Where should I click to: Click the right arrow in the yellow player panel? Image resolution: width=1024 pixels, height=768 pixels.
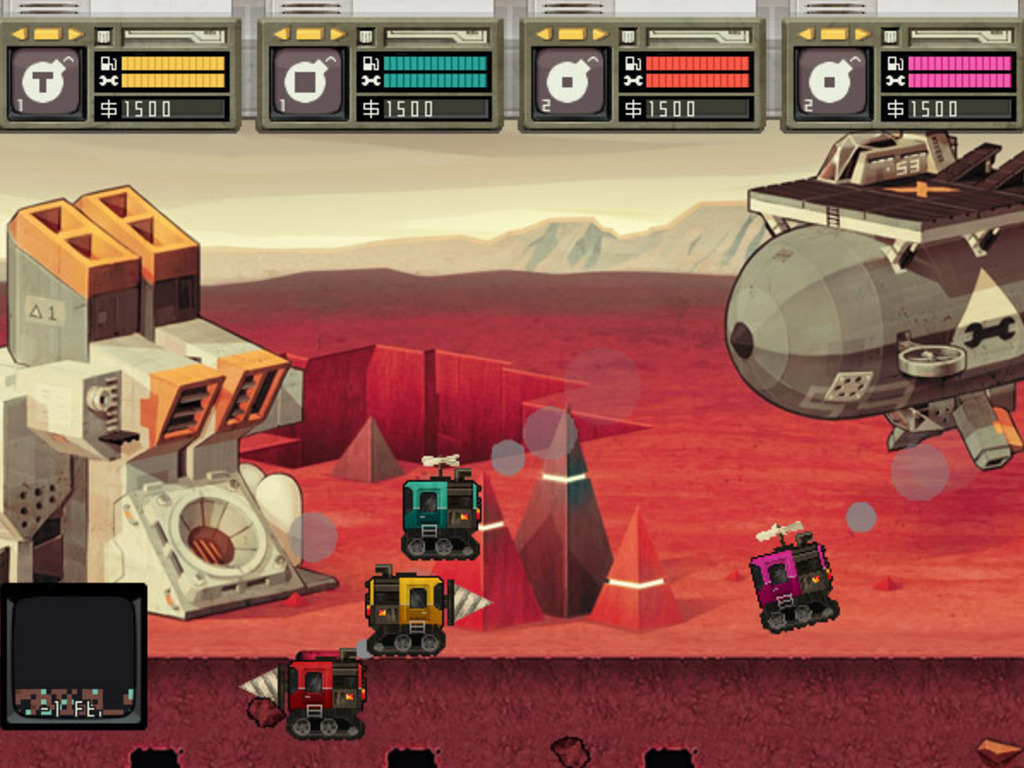pos(75,34)
